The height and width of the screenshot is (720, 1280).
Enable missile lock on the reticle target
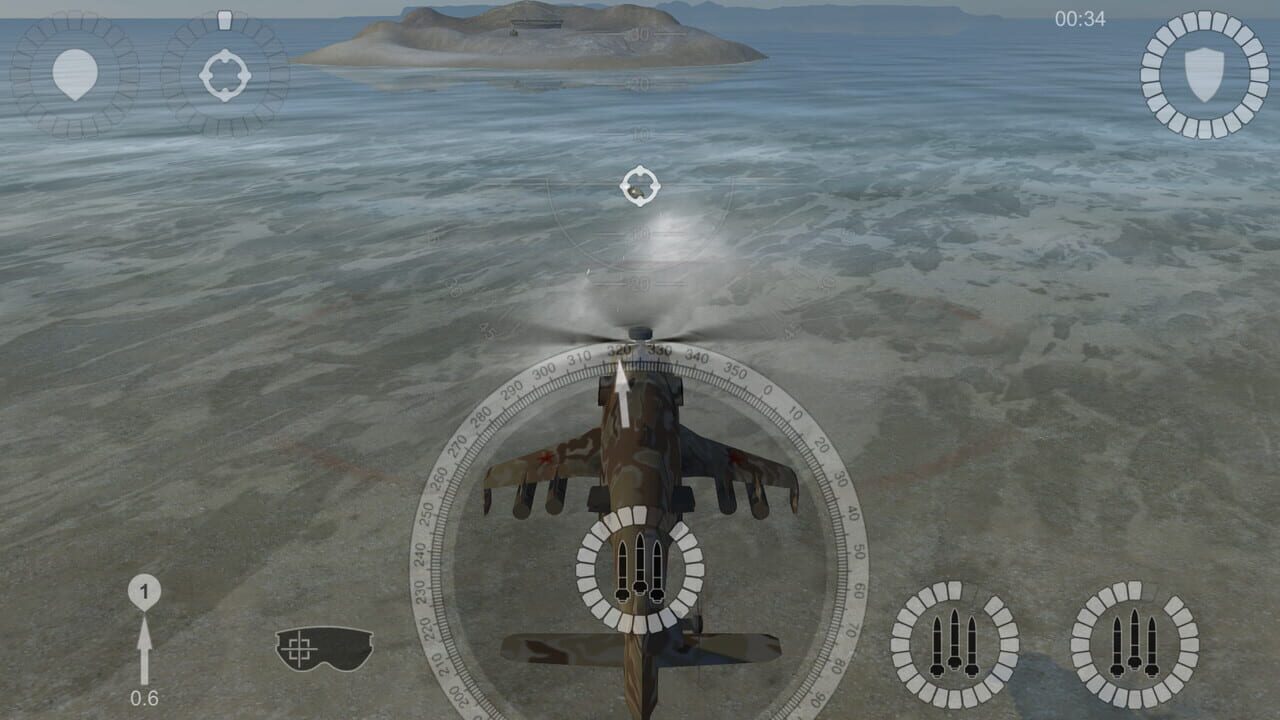click(640, 185)
